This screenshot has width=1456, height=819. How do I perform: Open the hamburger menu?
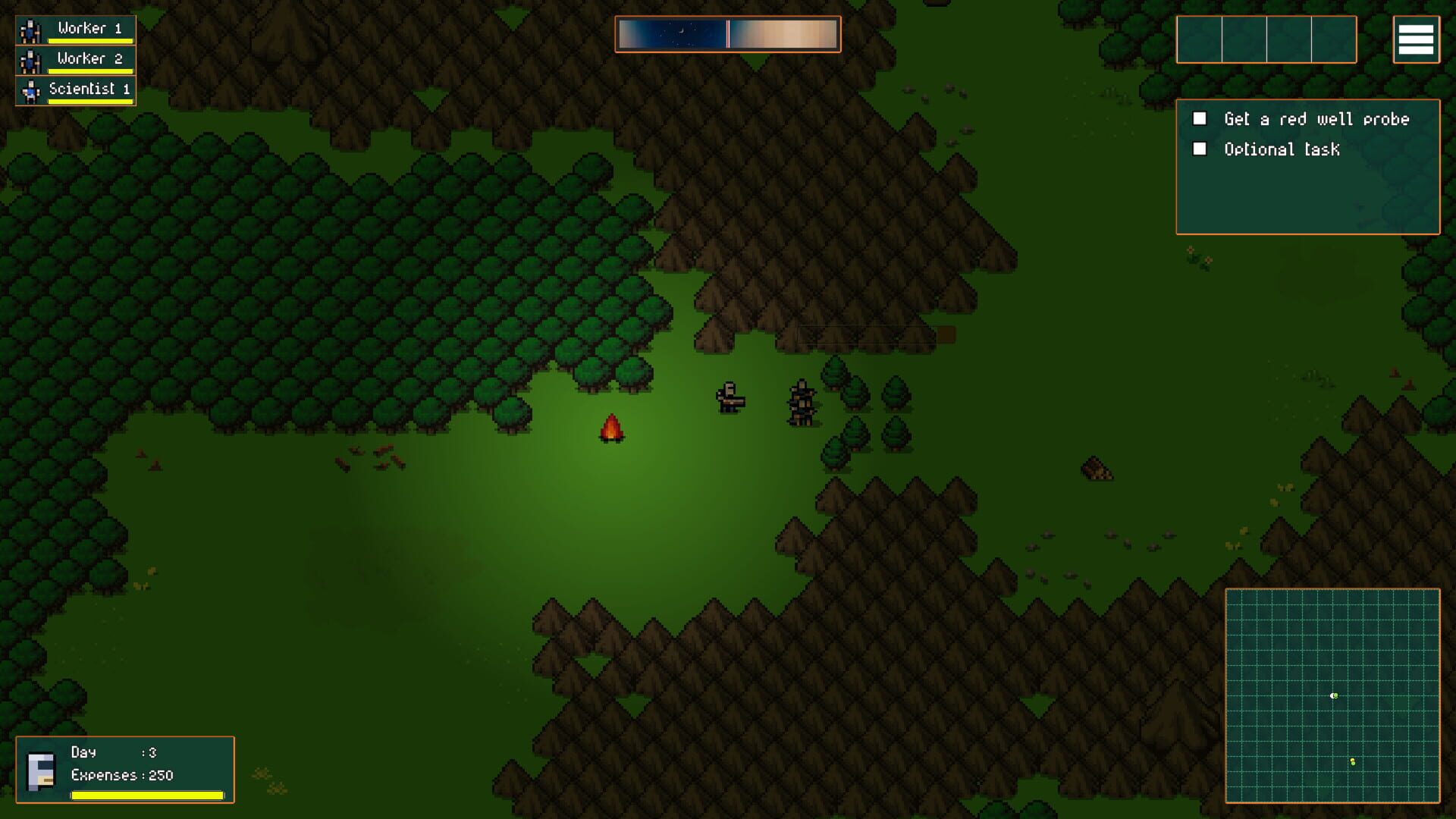click(x=1417, y=39)
